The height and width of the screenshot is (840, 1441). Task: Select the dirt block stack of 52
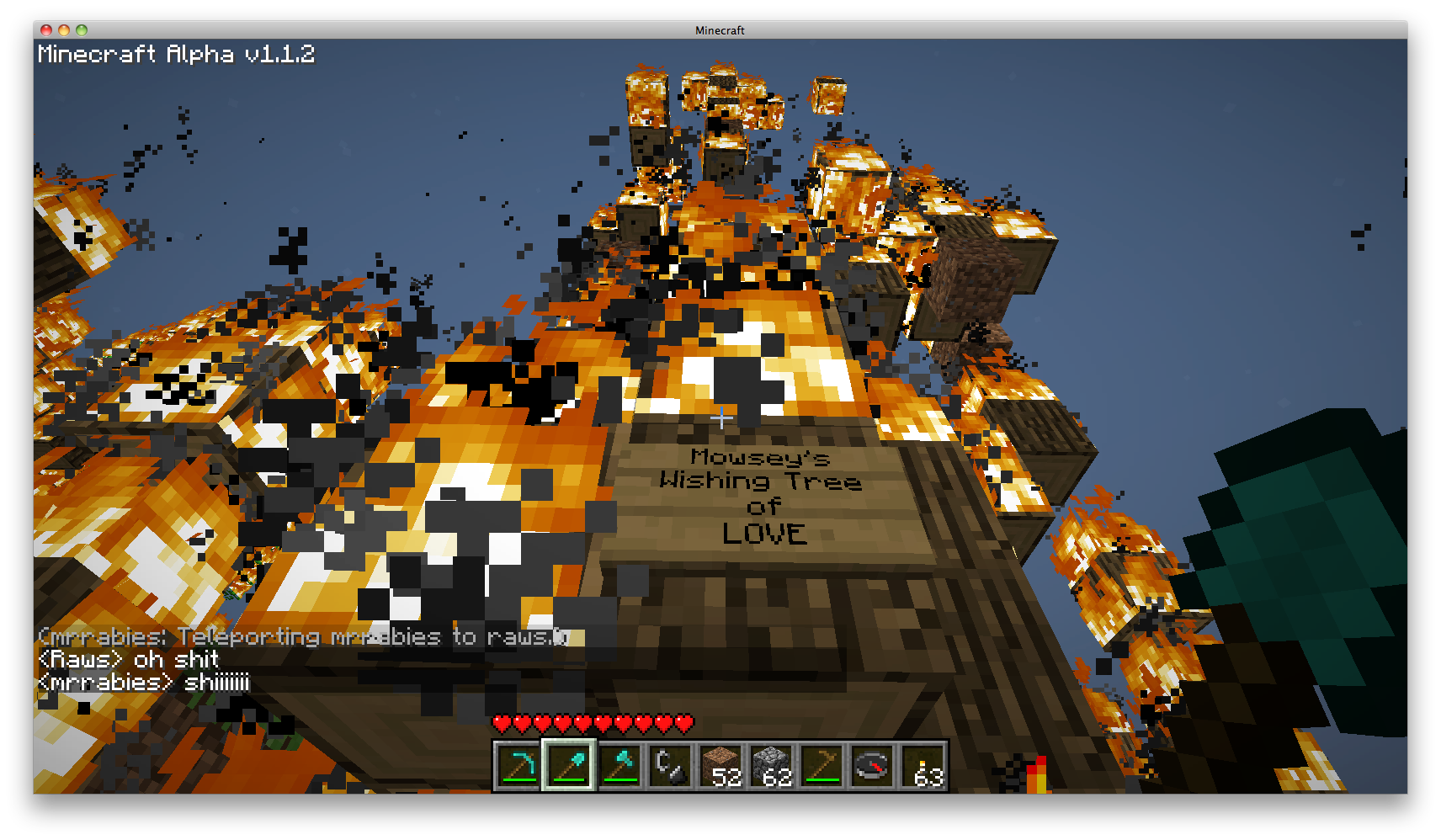[x=720, y=766]
